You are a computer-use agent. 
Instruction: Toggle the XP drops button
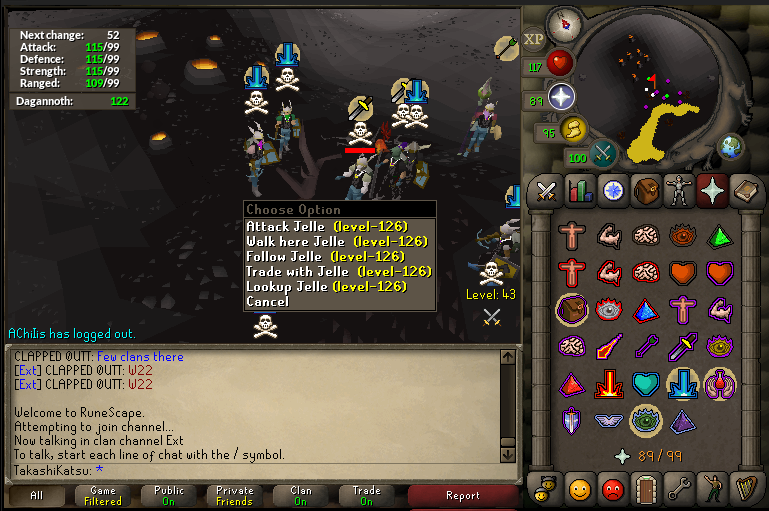click(533, 39)
